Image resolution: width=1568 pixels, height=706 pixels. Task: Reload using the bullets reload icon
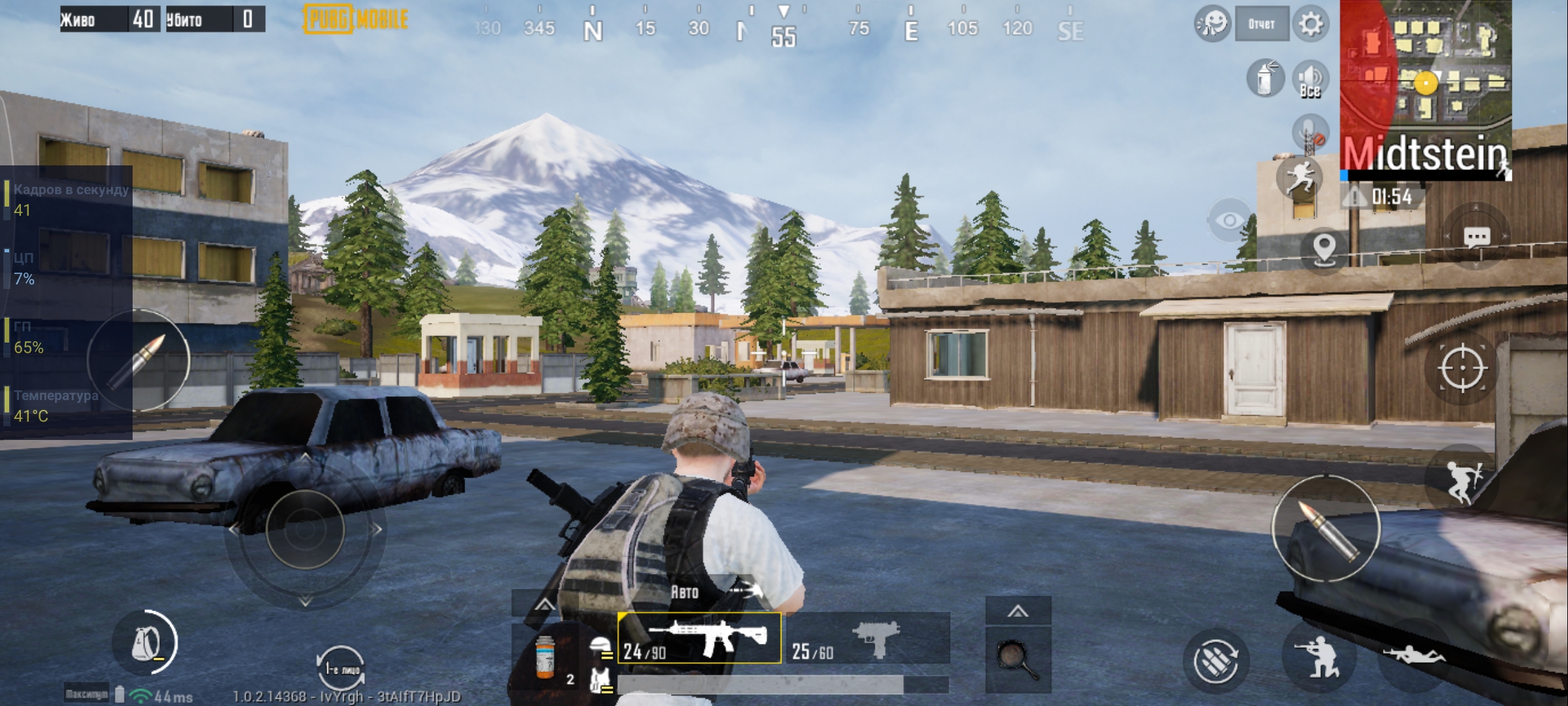(x=1215, y=660)
